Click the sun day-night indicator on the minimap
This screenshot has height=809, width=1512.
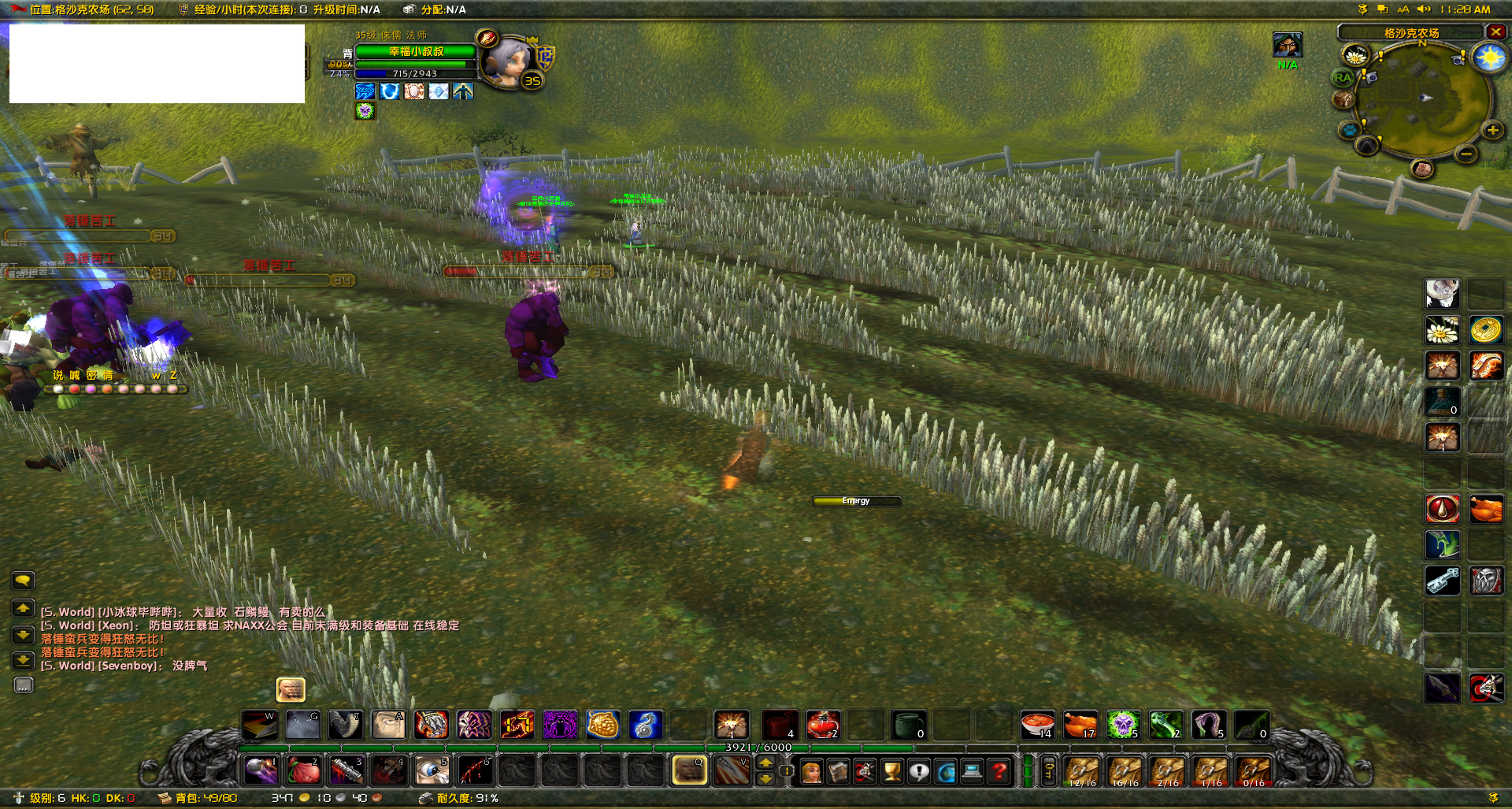tap(1489, 57)
